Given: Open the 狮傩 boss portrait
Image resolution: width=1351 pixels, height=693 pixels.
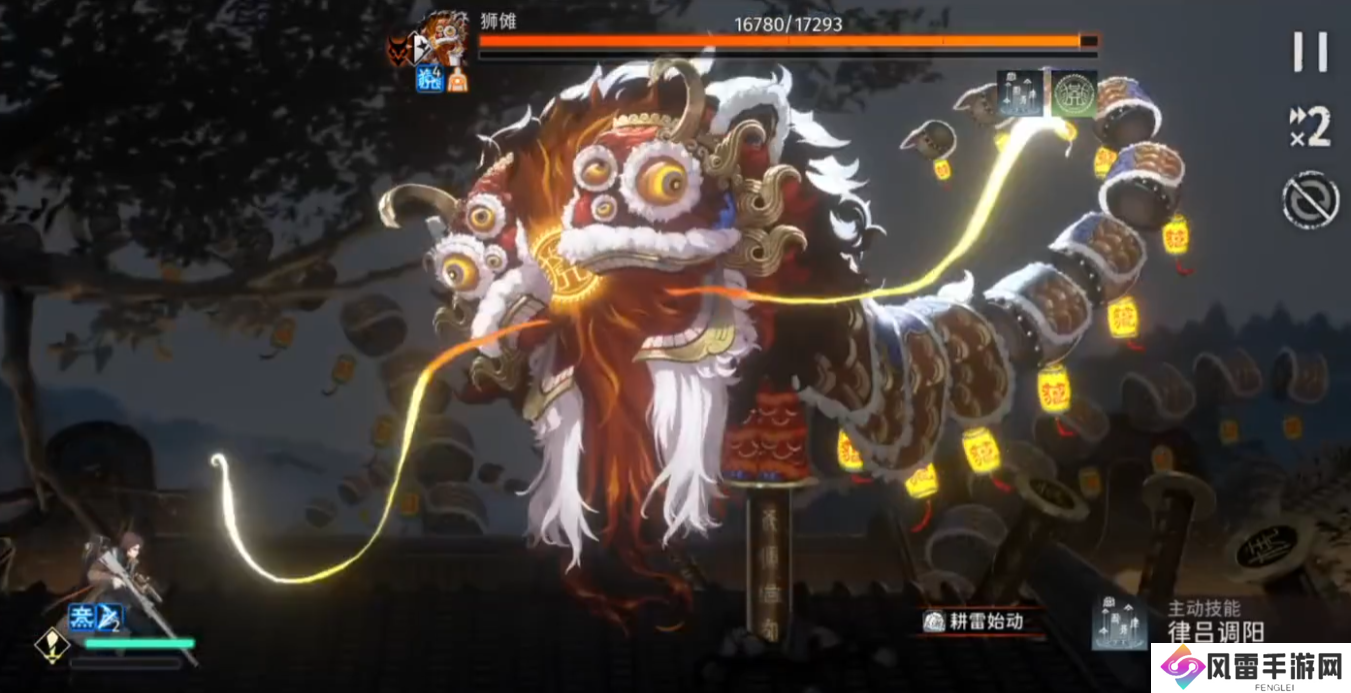Looking at the screenshot, I should tap(440, 40).
